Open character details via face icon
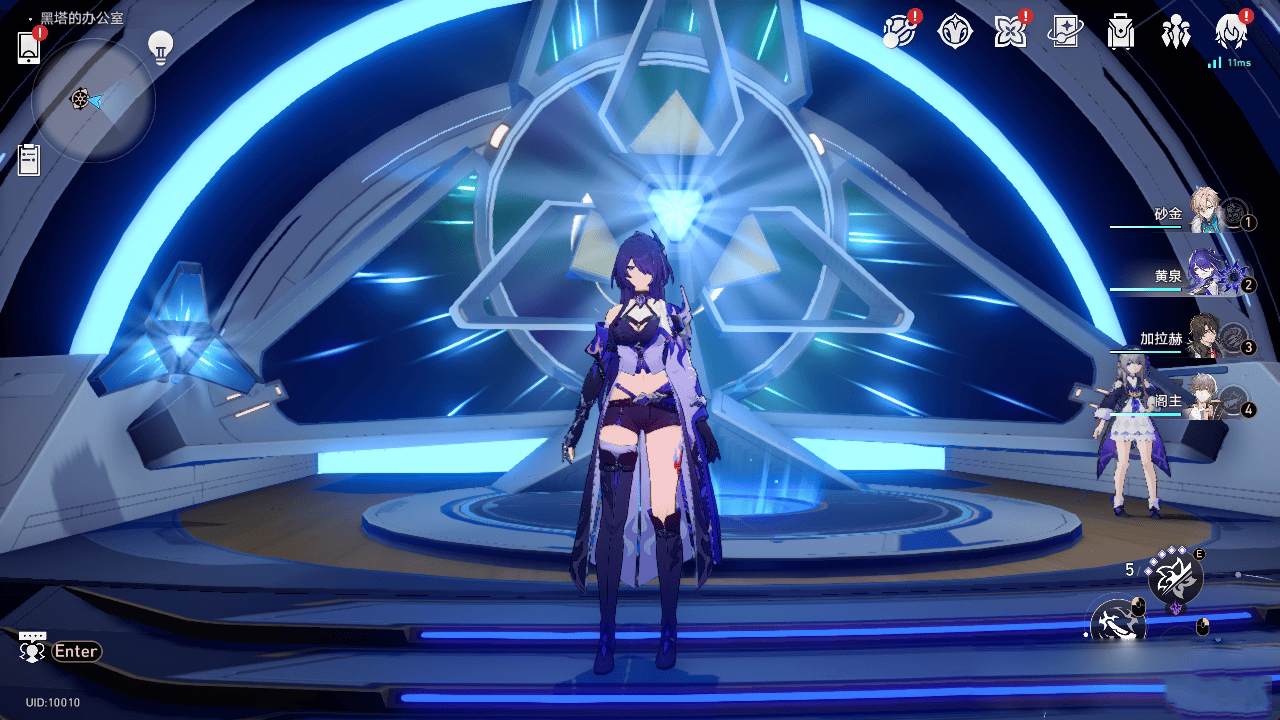 point(1232,31)
